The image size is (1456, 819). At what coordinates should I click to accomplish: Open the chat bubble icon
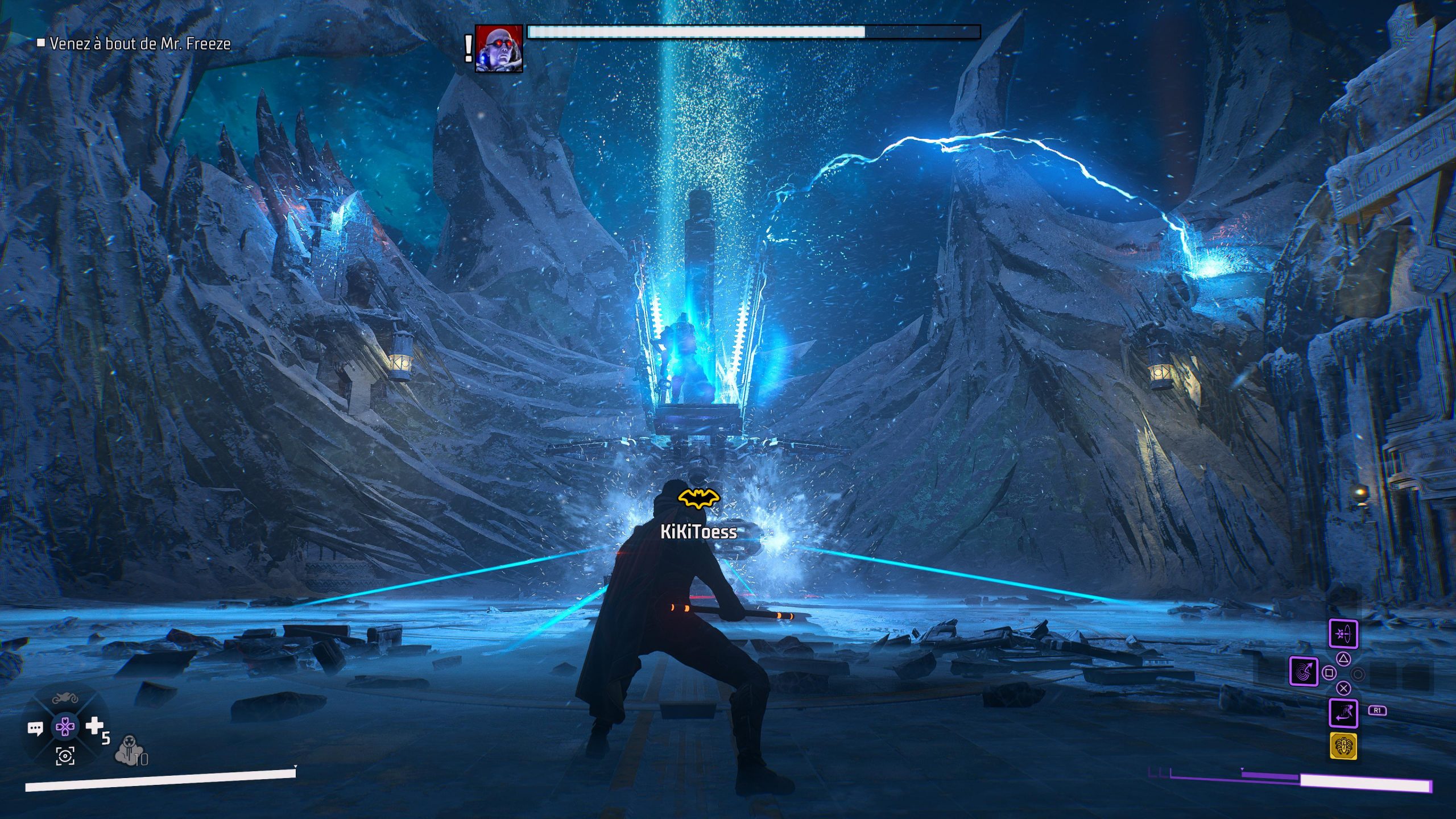[x=35, y=729]
